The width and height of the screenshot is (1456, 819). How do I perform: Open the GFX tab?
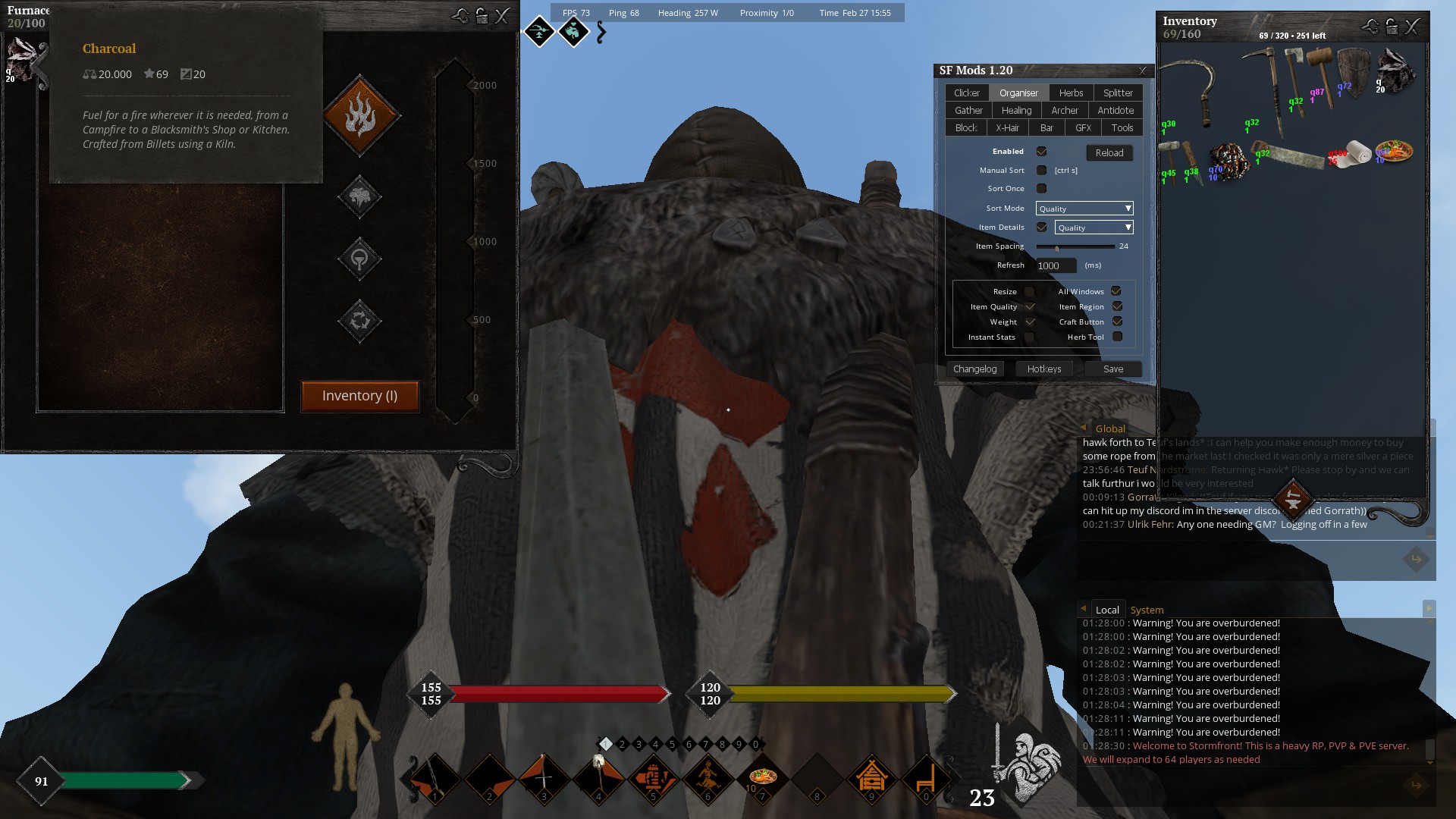1083,127
